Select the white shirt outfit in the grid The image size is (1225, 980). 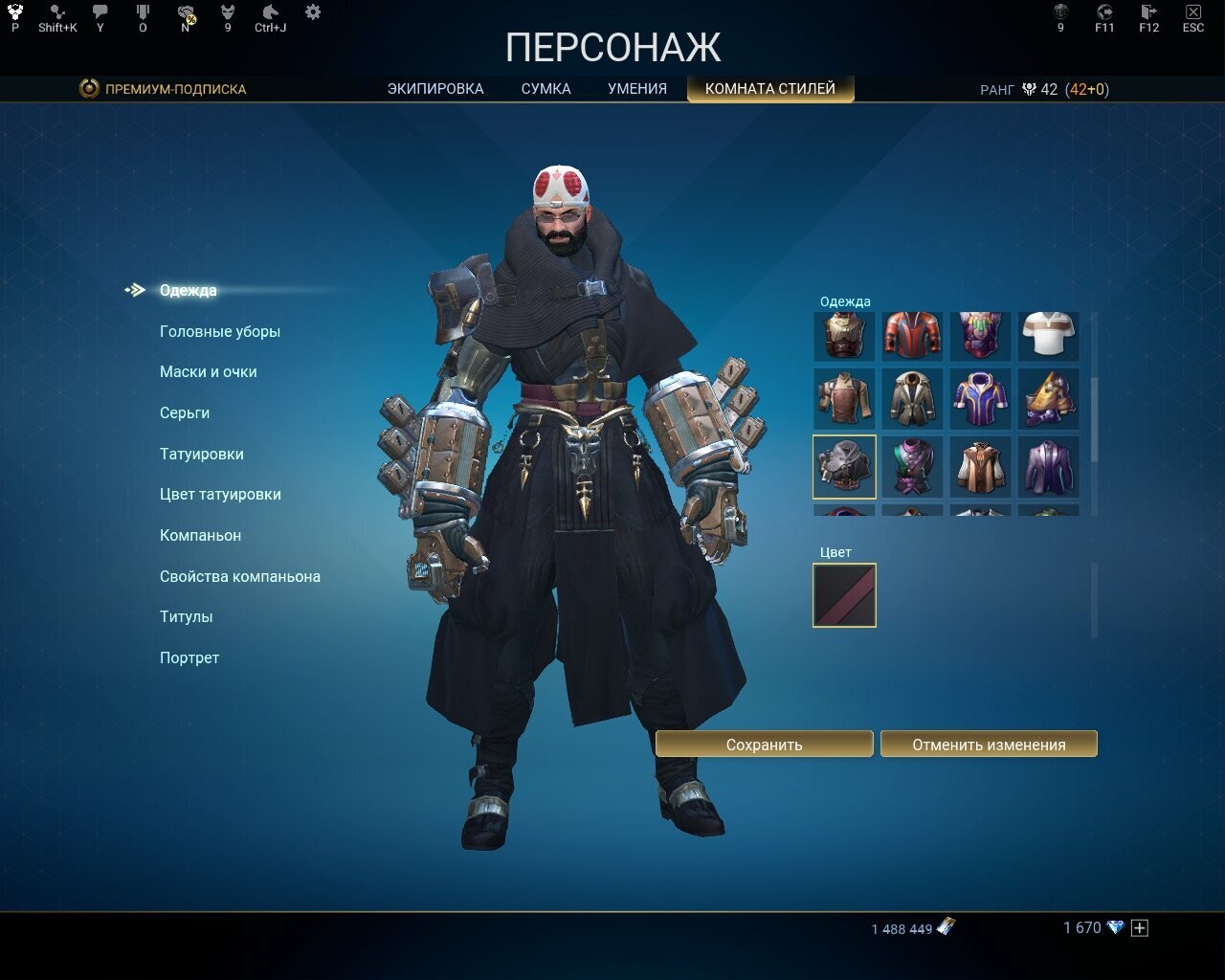1048,336
